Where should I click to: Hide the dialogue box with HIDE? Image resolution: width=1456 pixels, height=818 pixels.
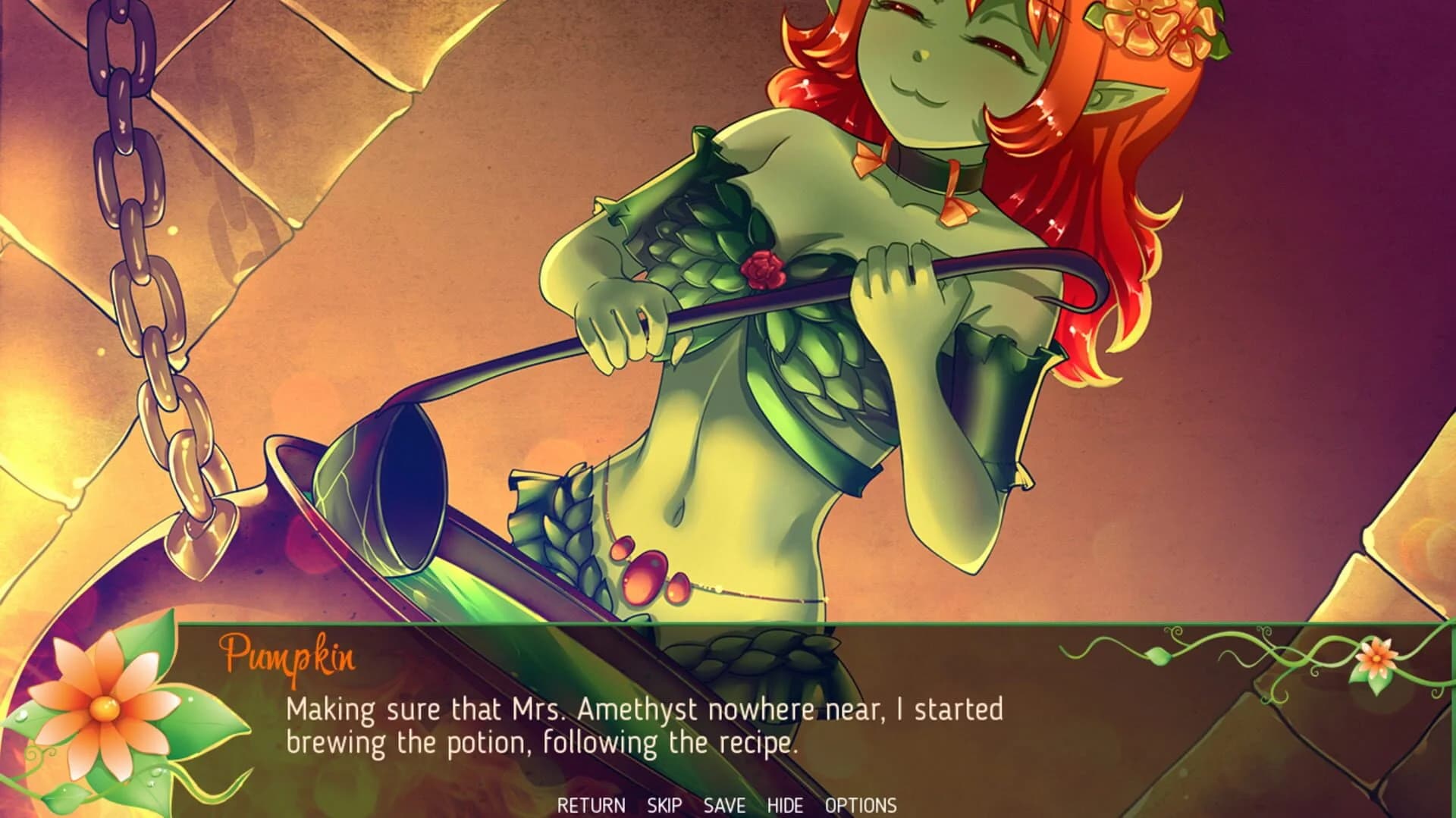(x=787, y=807)
